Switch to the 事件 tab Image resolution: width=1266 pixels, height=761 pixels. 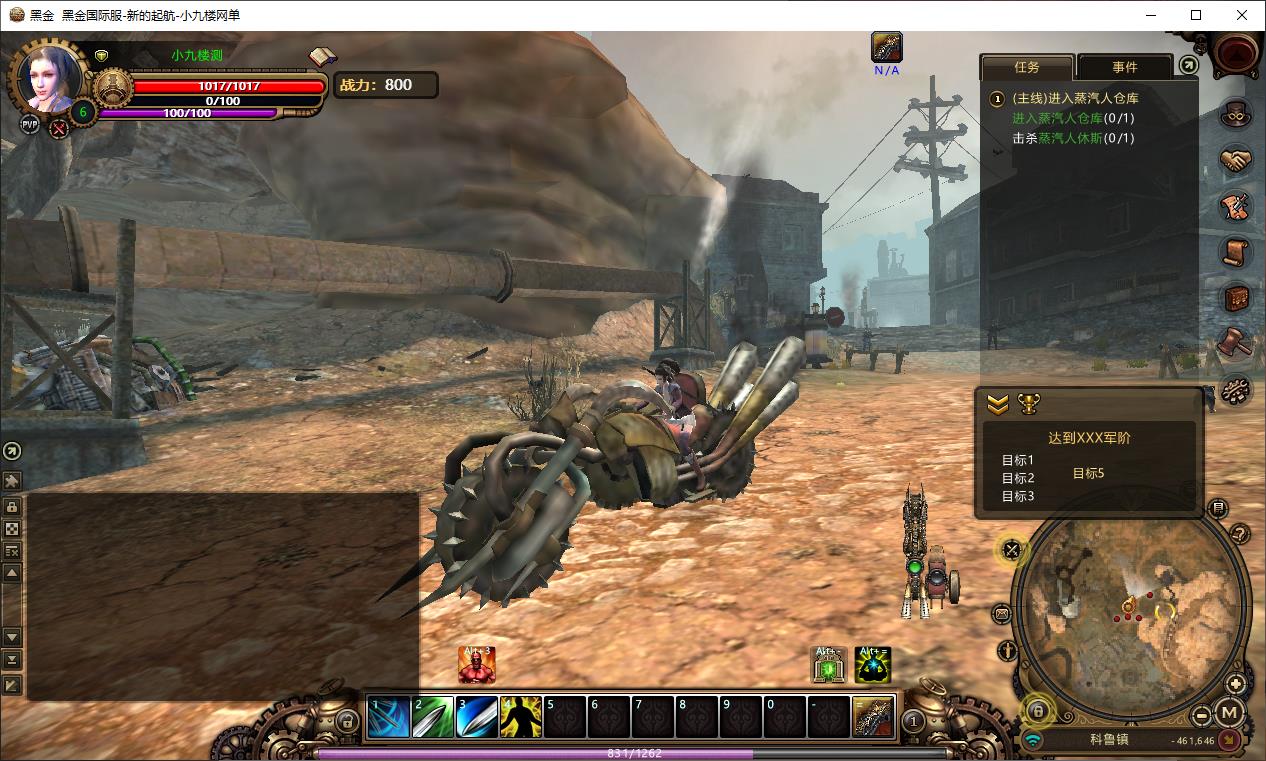[1125, 67]
